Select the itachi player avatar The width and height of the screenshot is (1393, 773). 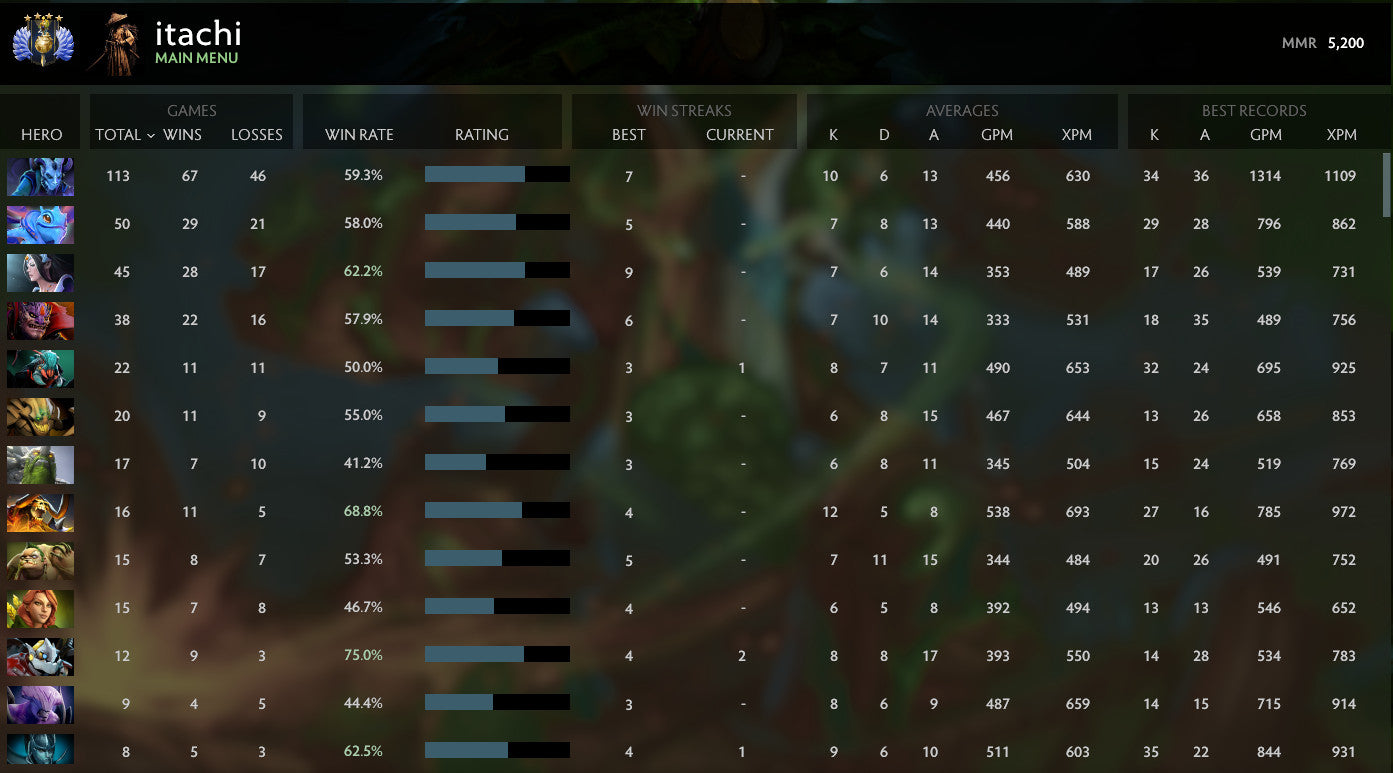(115, 40)
